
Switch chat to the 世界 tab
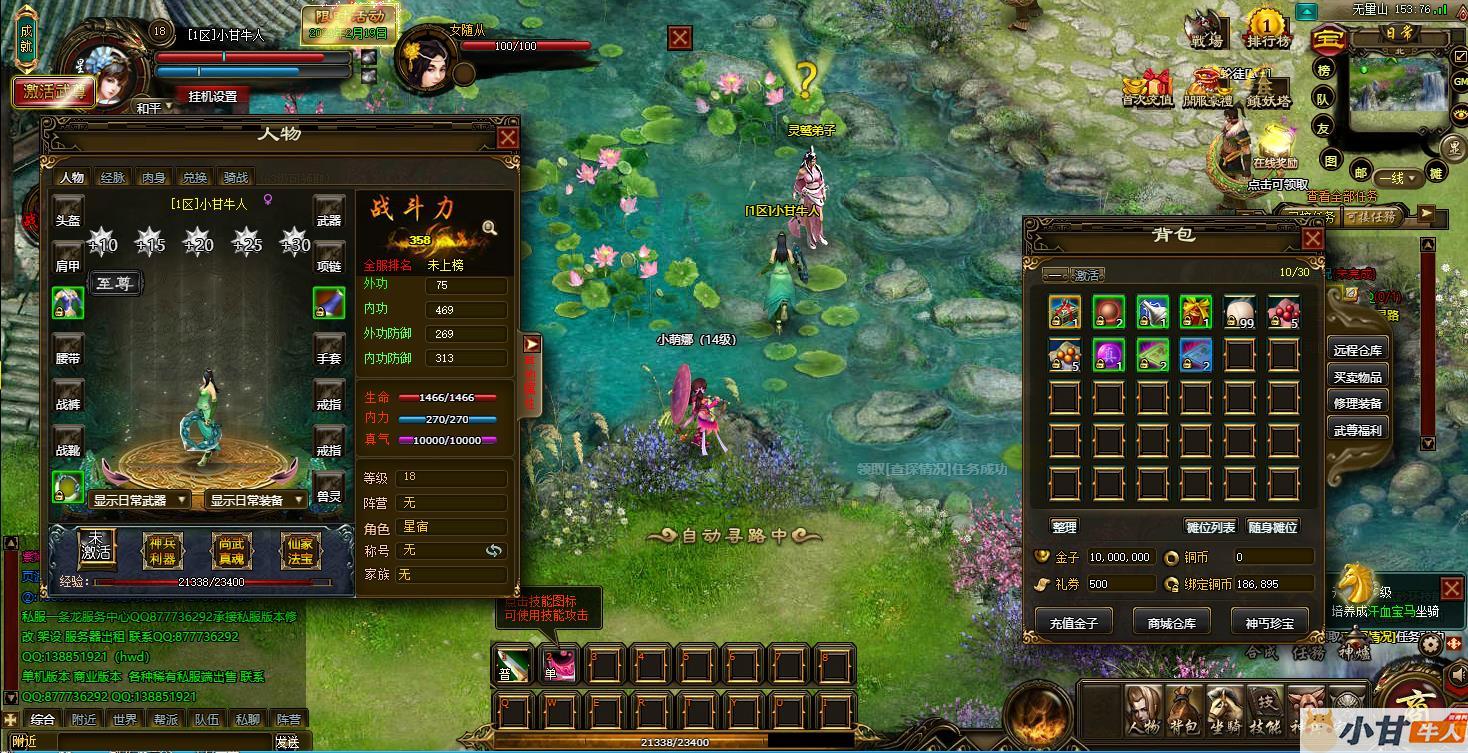(125, 719)
